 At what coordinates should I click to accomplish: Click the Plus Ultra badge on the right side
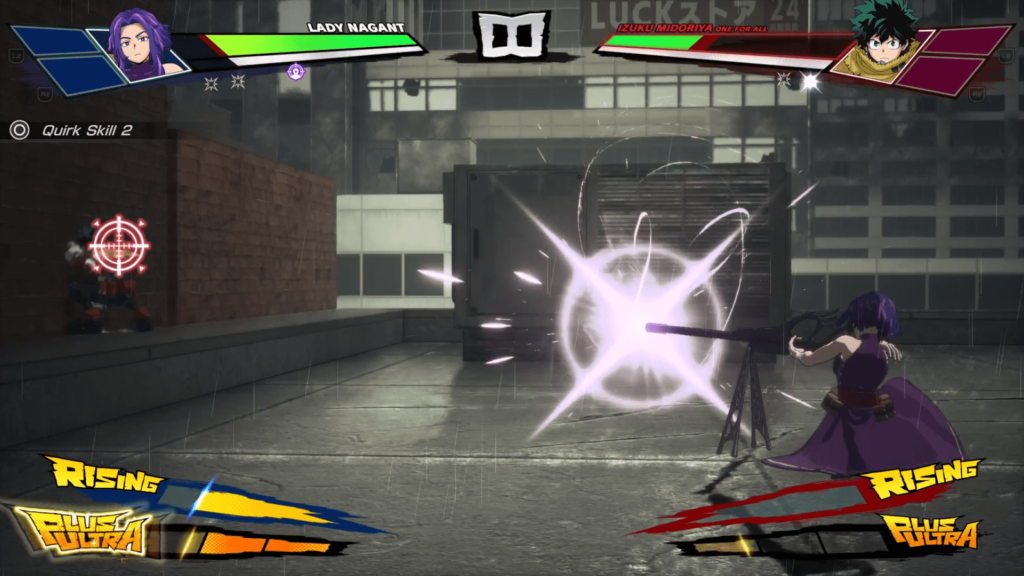(x=929, y=531)
